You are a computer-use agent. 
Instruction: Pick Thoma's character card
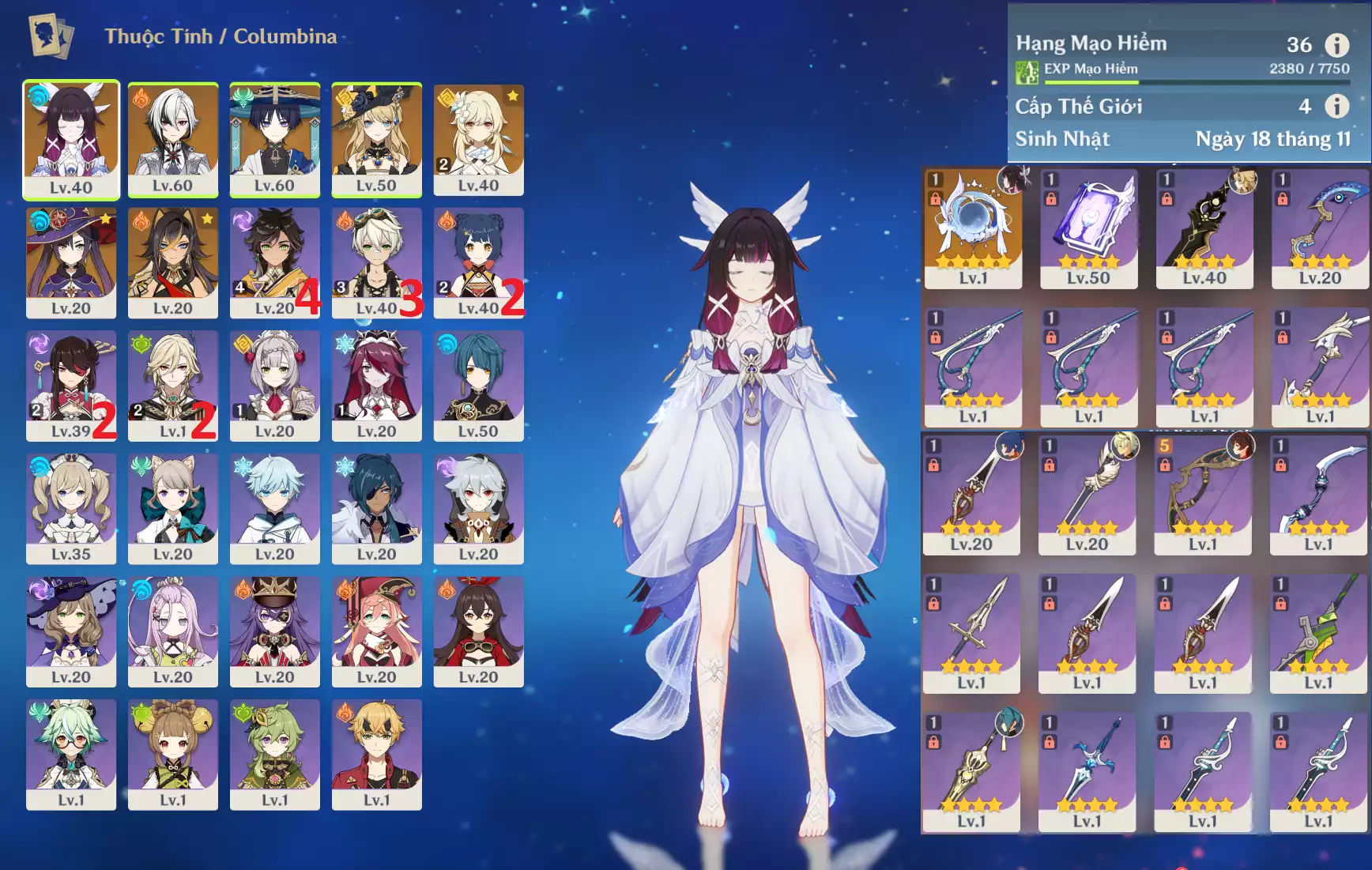376,754
